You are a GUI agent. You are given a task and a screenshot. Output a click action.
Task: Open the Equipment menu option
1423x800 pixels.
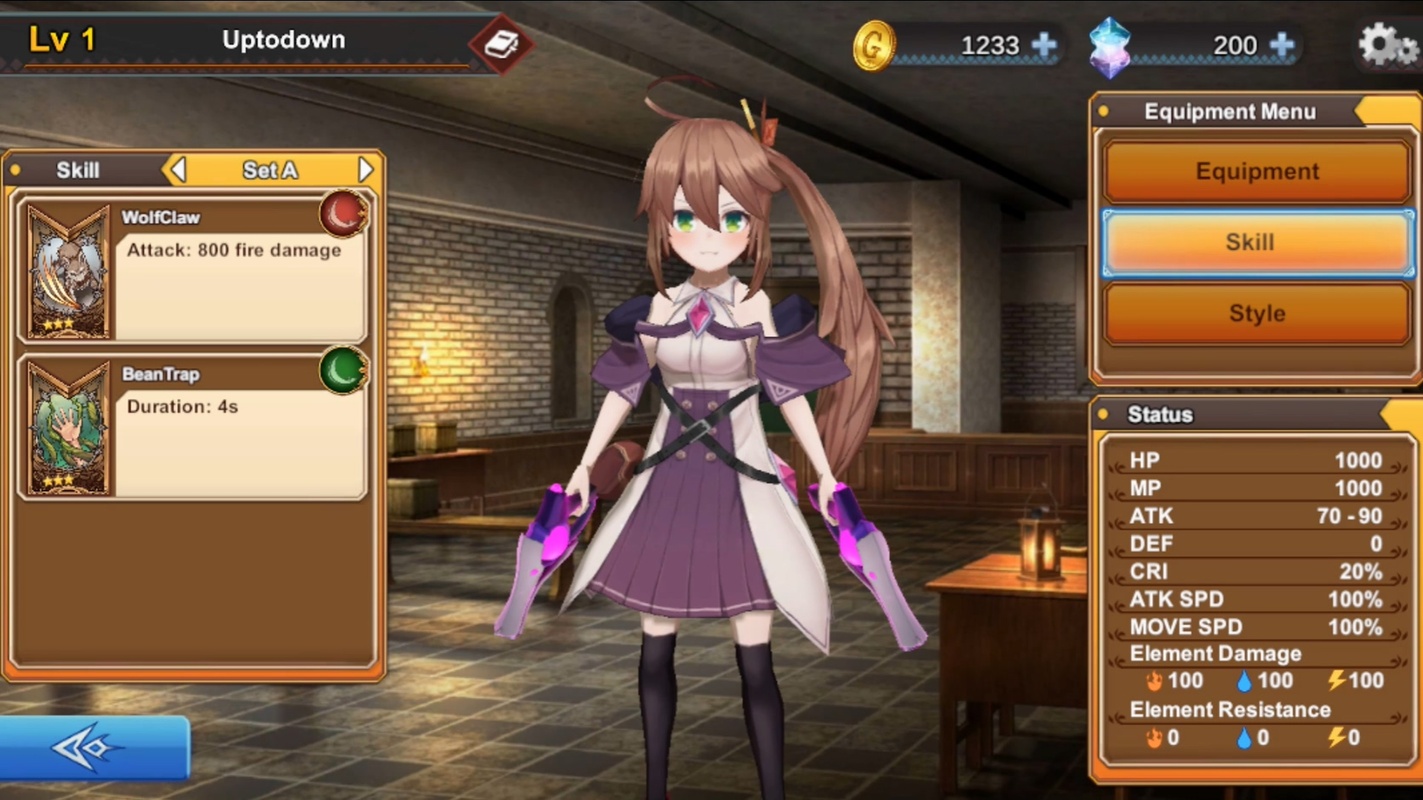pos(1257,171)
